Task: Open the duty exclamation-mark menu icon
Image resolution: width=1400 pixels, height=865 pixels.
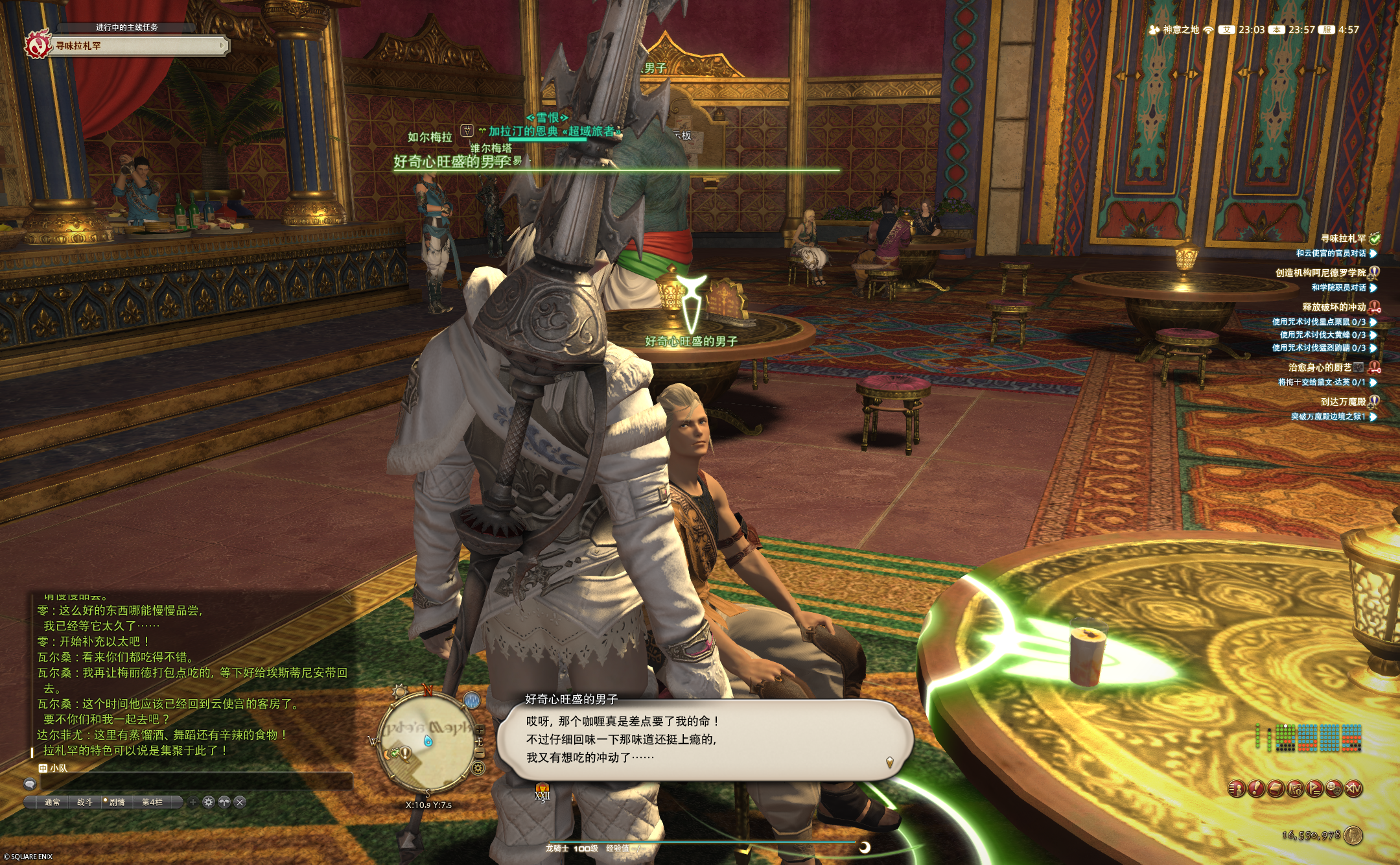Action: click(1256, 788)
